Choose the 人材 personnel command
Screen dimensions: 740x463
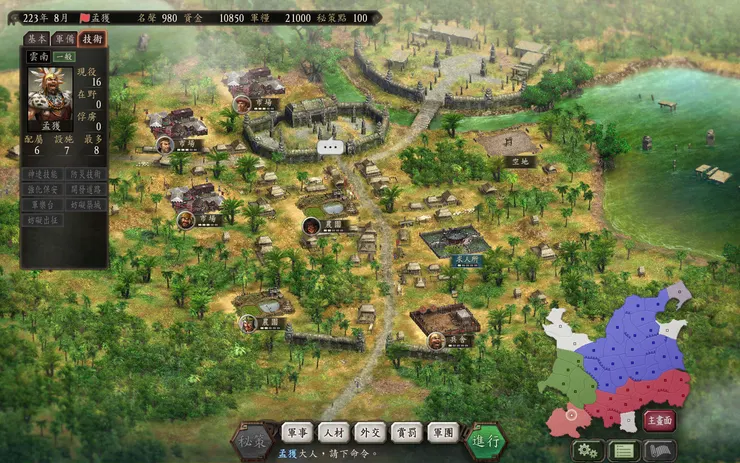(334, 433)
